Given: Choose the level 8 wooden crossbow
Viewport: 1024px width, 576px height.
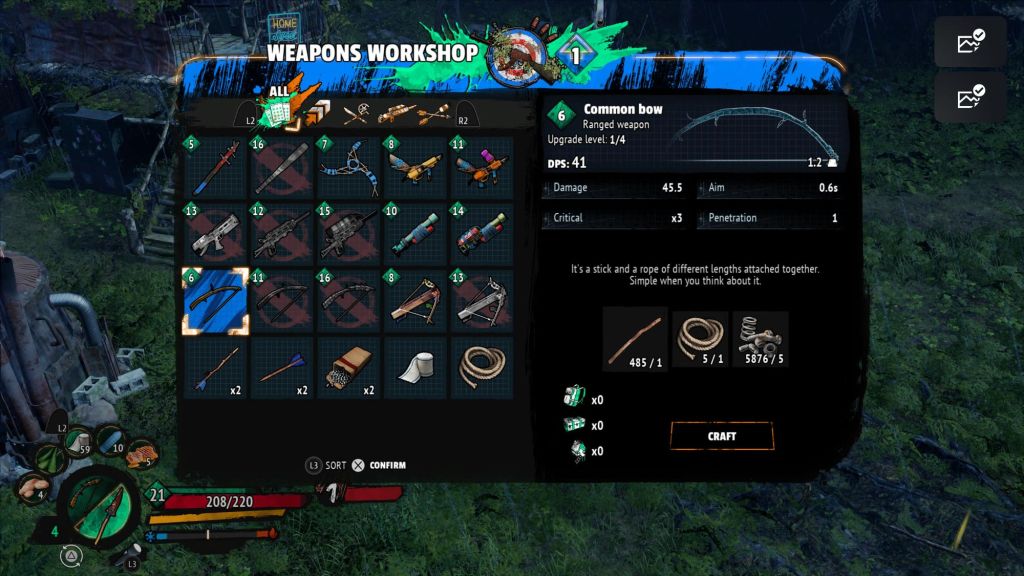Looking at the screenshot, I should coord(415,301).
